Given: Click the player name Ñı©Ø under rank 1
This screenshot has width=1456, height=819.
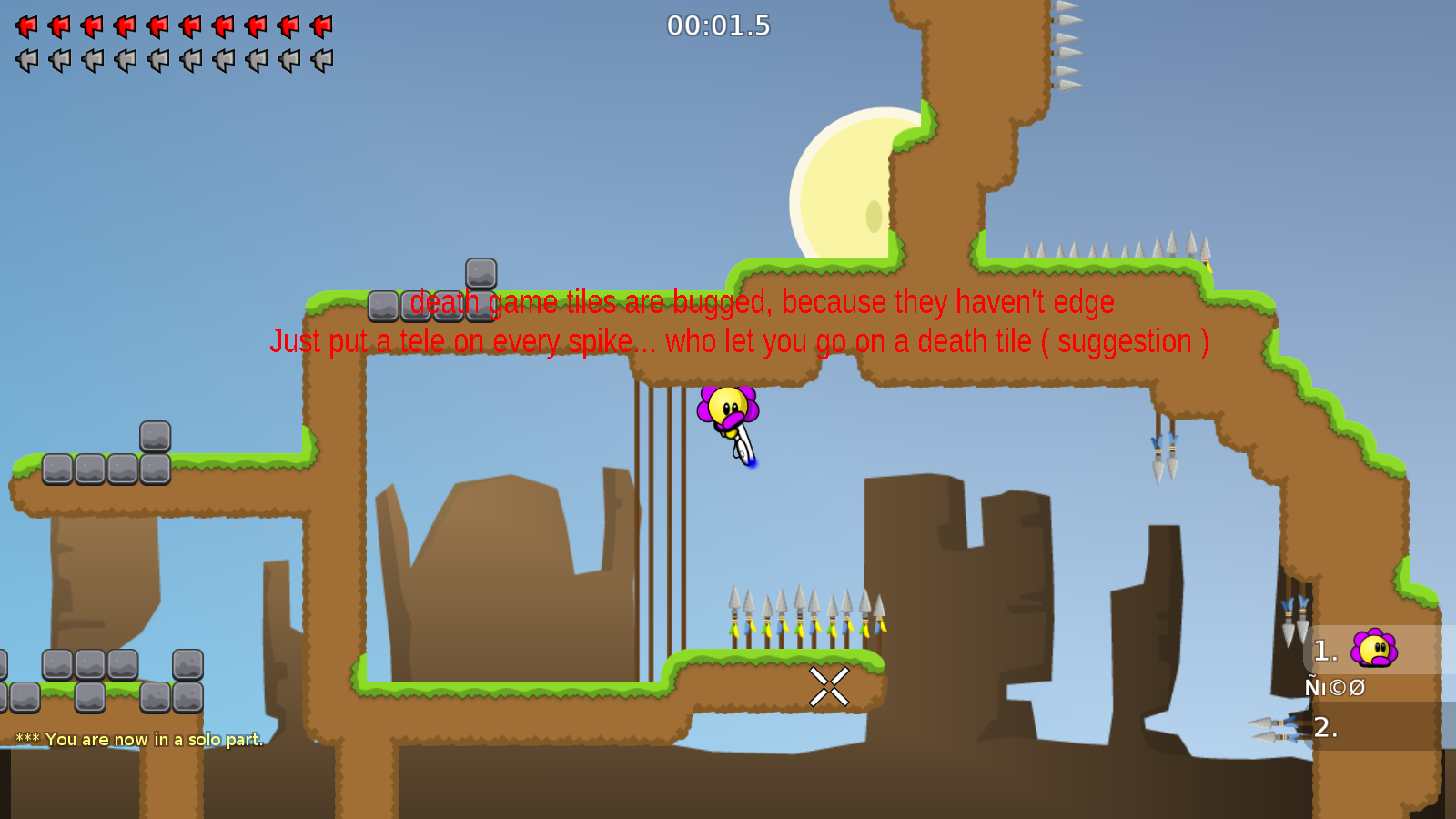Looking at the screenshot, I should click(1334, 687).
